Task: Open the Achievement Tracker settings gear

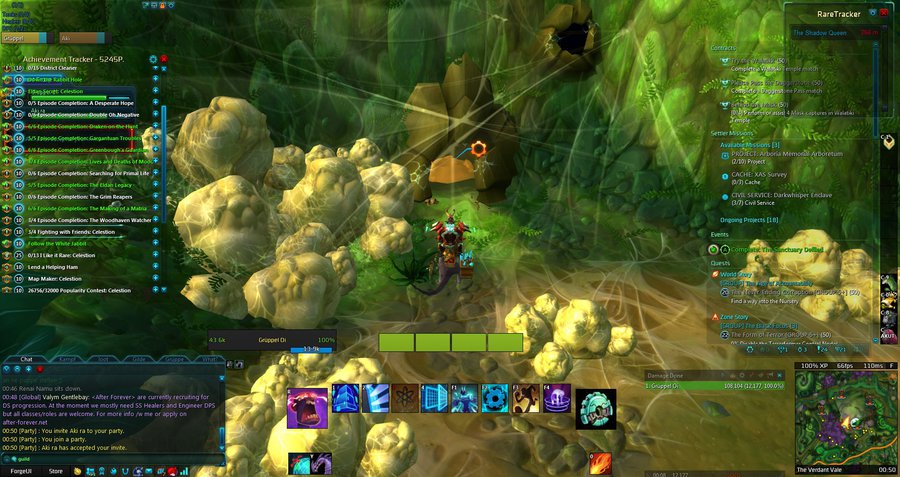Action: point(154,59)
